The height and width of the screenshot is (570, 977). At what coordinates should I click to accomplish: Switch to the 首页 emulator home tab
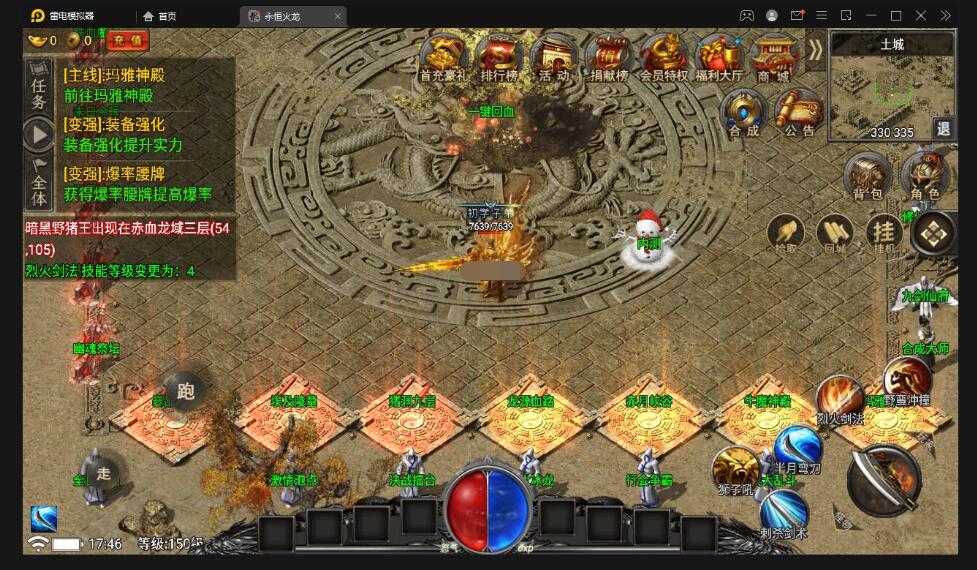coord(160,16)
